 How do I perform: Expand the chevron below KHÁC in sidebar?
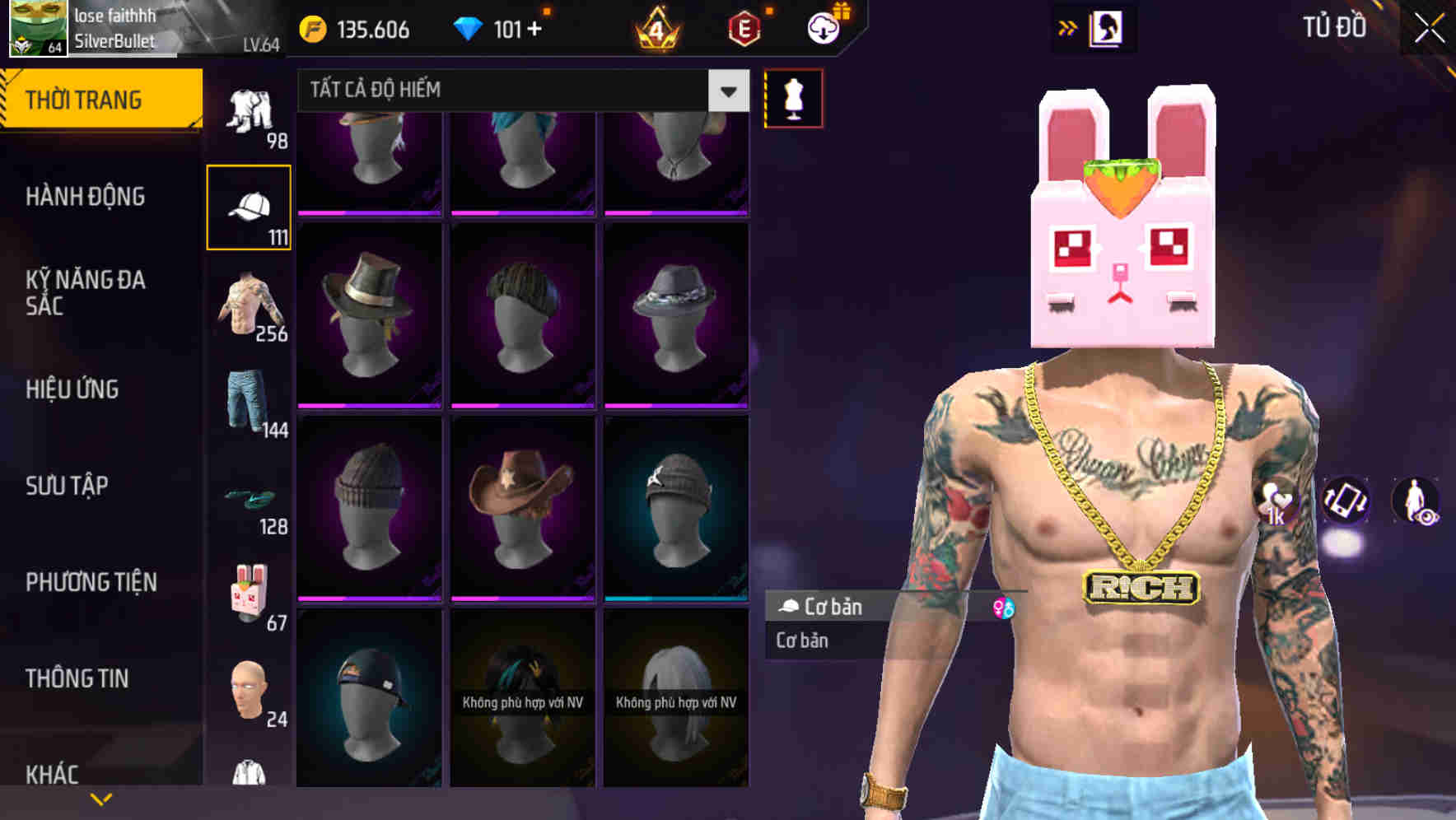(100, 799)
